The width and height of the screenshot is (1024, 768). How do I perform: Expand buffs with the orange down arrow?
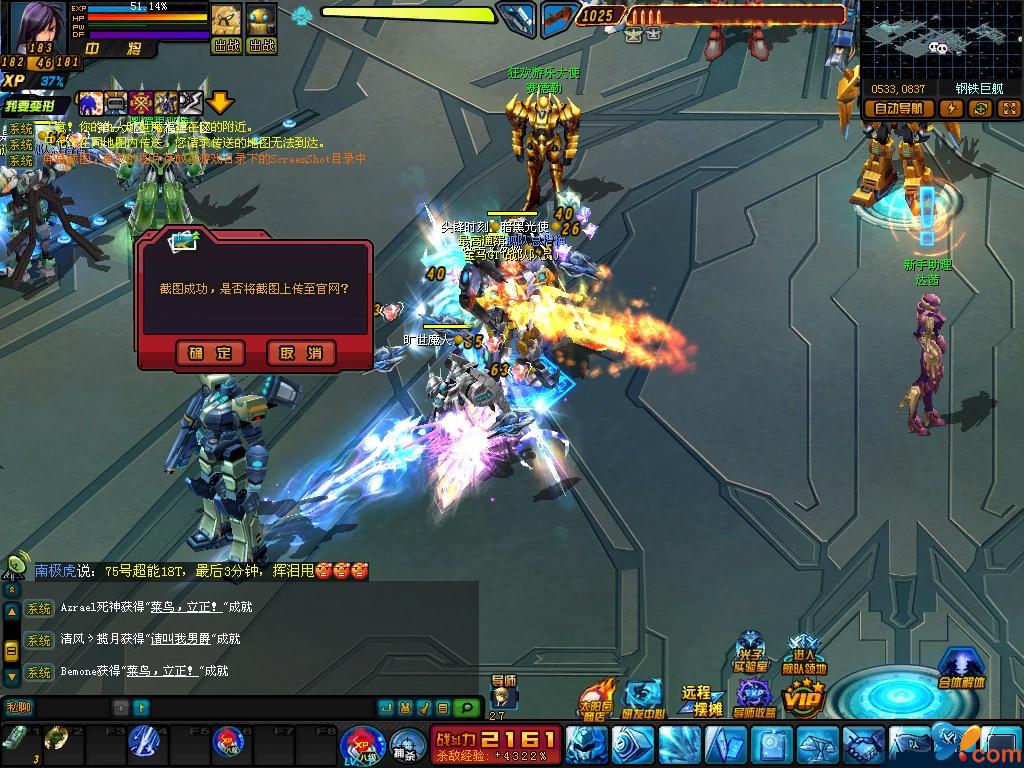[x=220, y=102]
